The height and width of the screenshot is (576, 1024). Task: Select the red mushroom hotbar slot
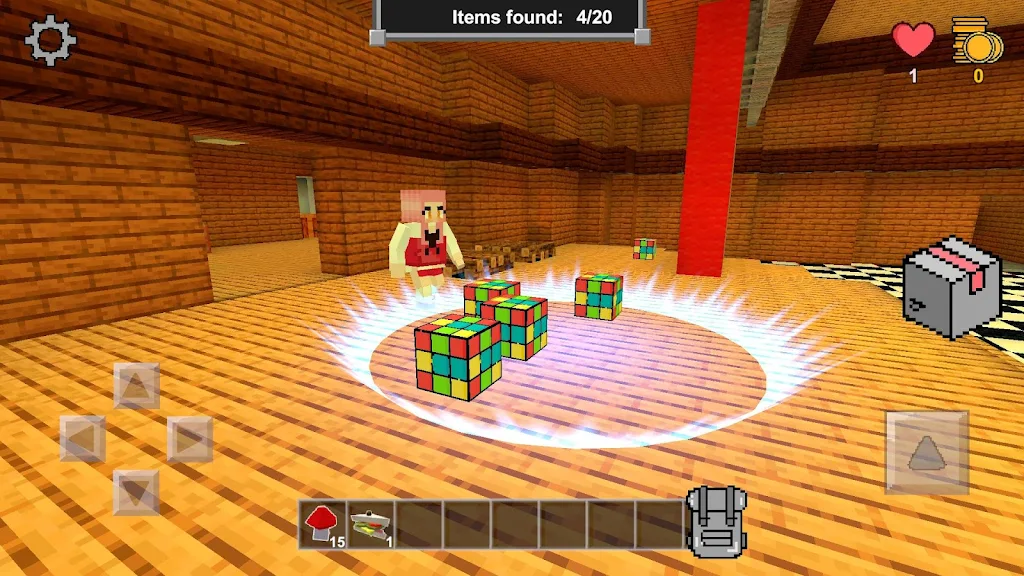(x=323, y=524)
